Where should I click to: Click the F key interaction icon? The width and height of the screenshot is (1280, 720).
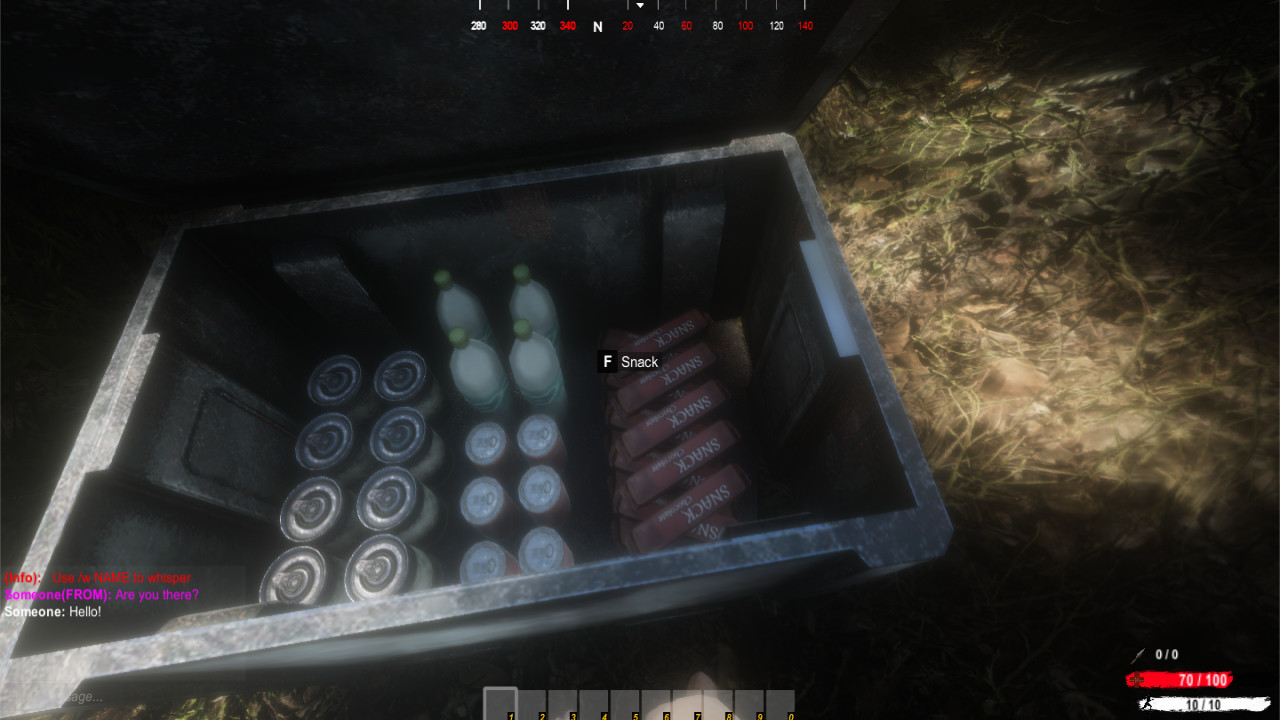pos(606,362)
